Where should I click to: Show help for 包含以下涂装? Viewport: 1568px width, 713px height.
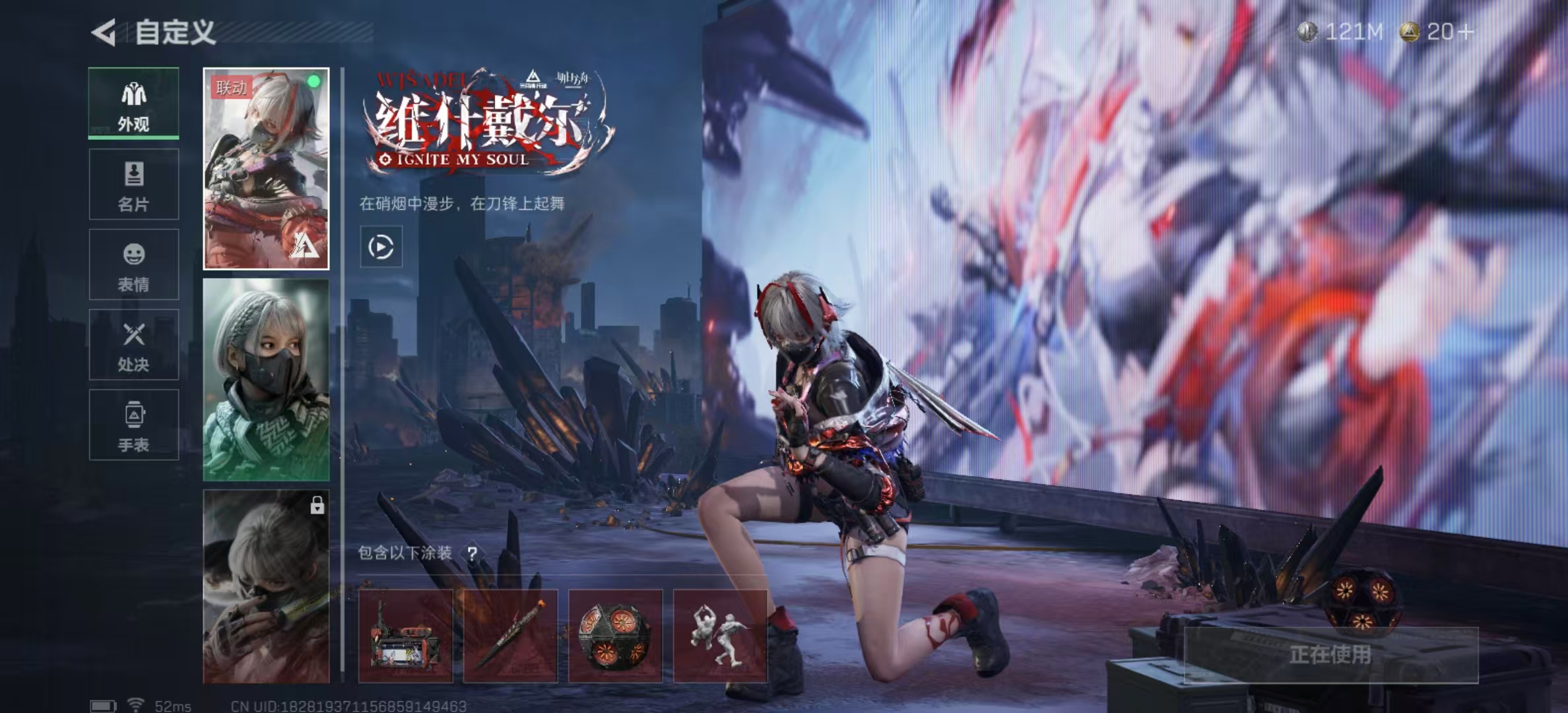(x=473, y=553)
